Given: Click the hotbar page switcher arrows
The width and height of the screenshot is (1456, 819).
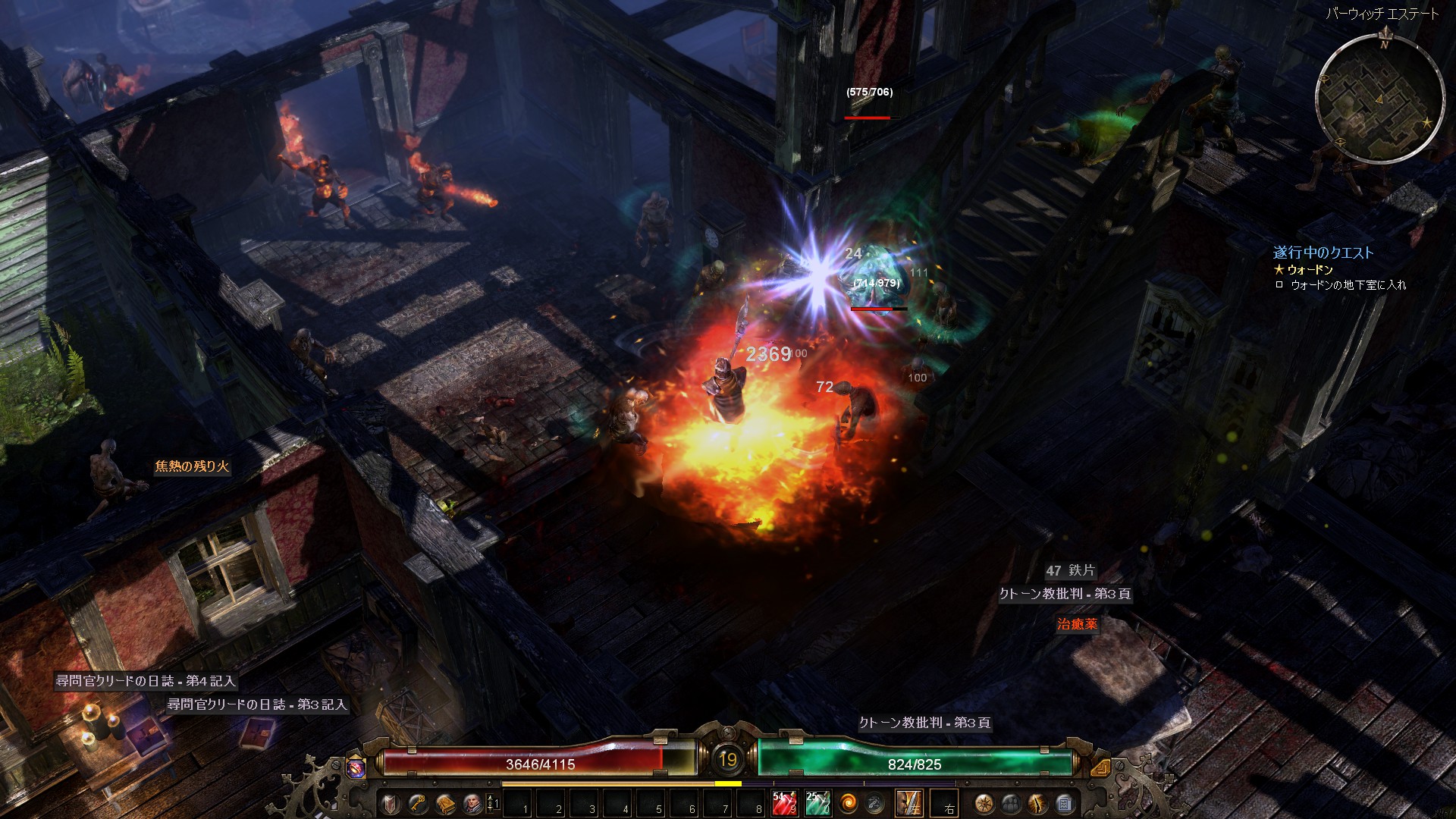Looking at the screenshot, I should 493,803.
